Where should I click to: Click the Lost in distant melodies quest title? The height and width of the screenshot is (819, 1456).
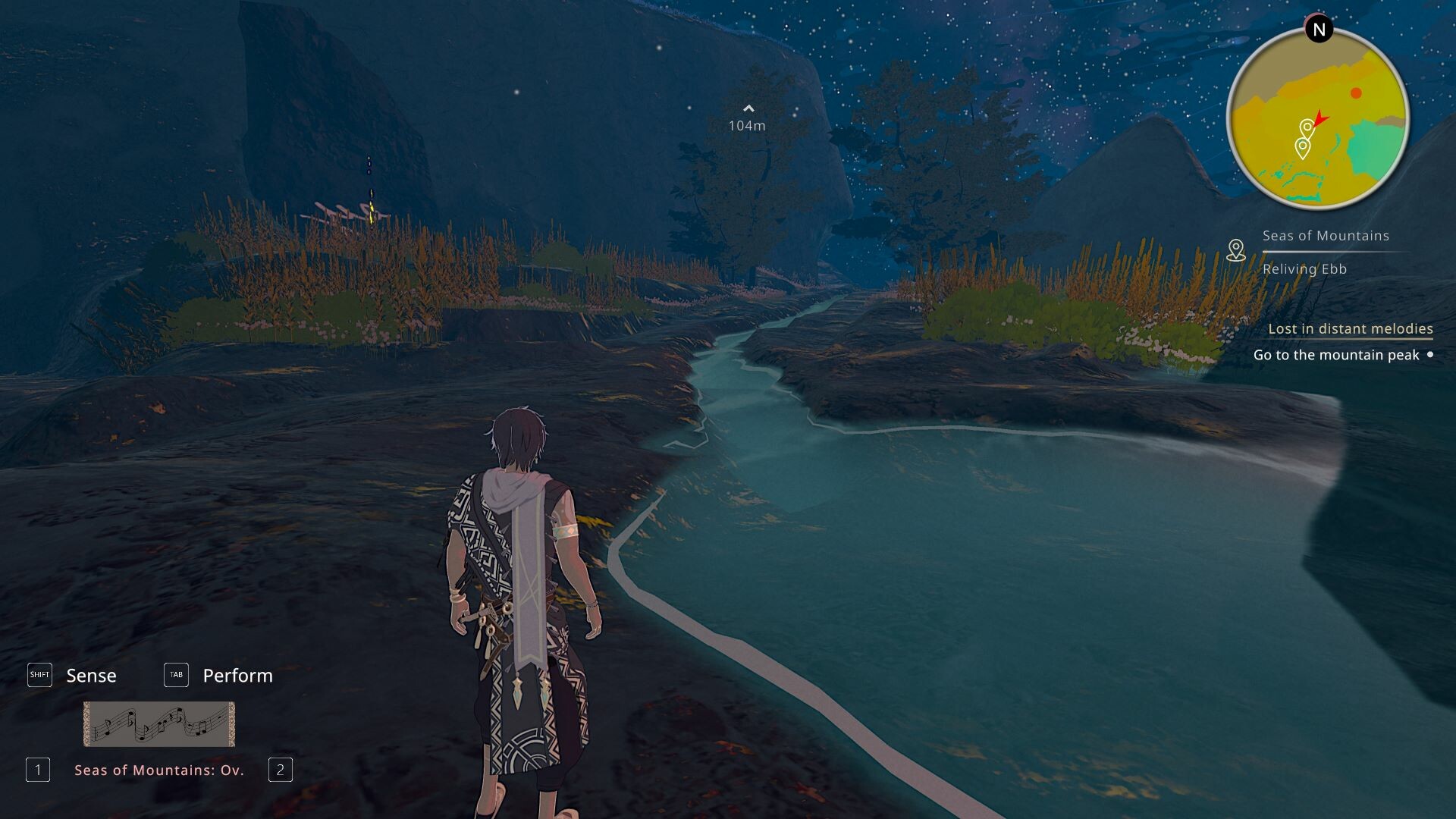tap(1350, 328)
